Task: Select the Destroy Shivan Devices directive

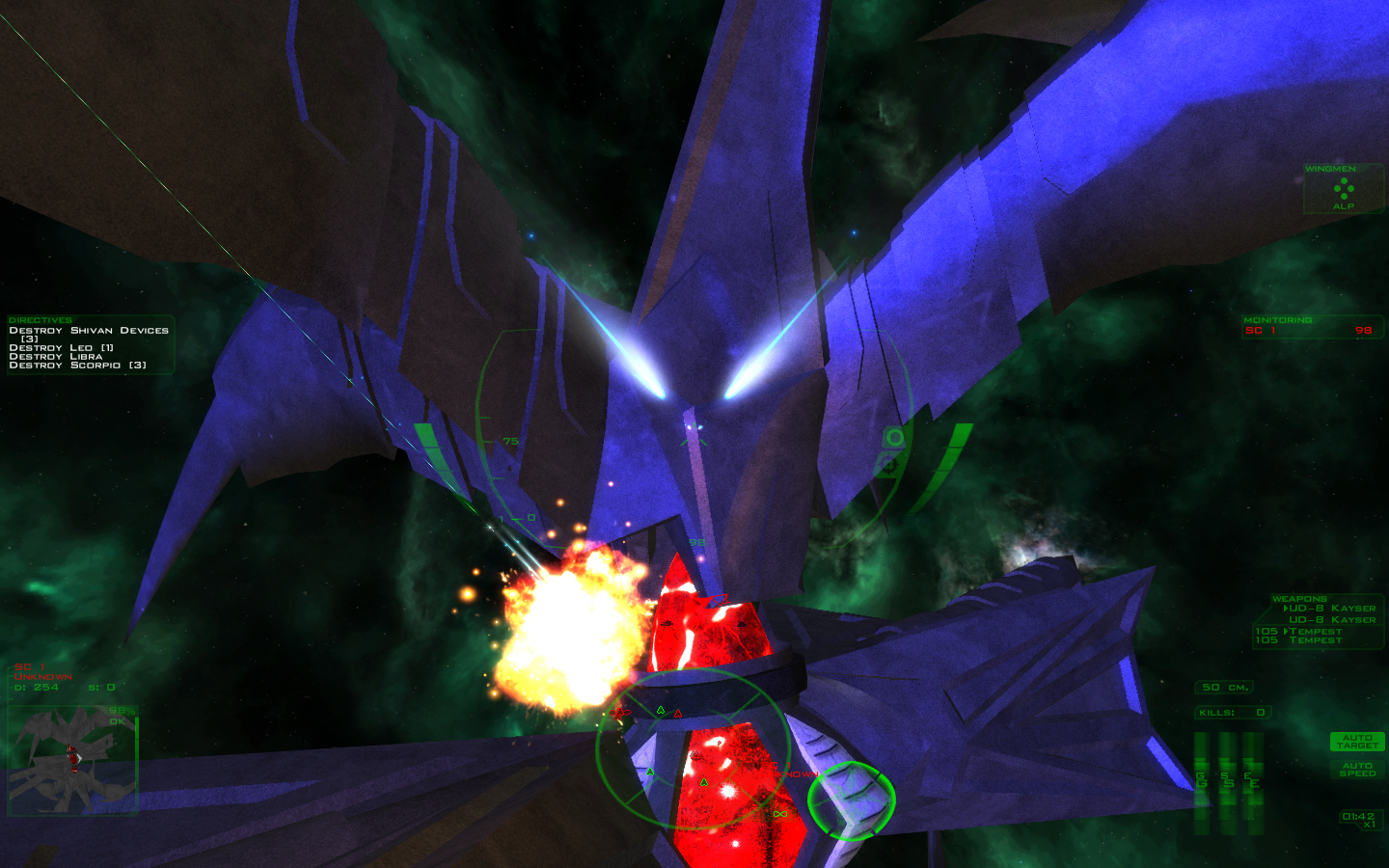Action: coord(89,331)
